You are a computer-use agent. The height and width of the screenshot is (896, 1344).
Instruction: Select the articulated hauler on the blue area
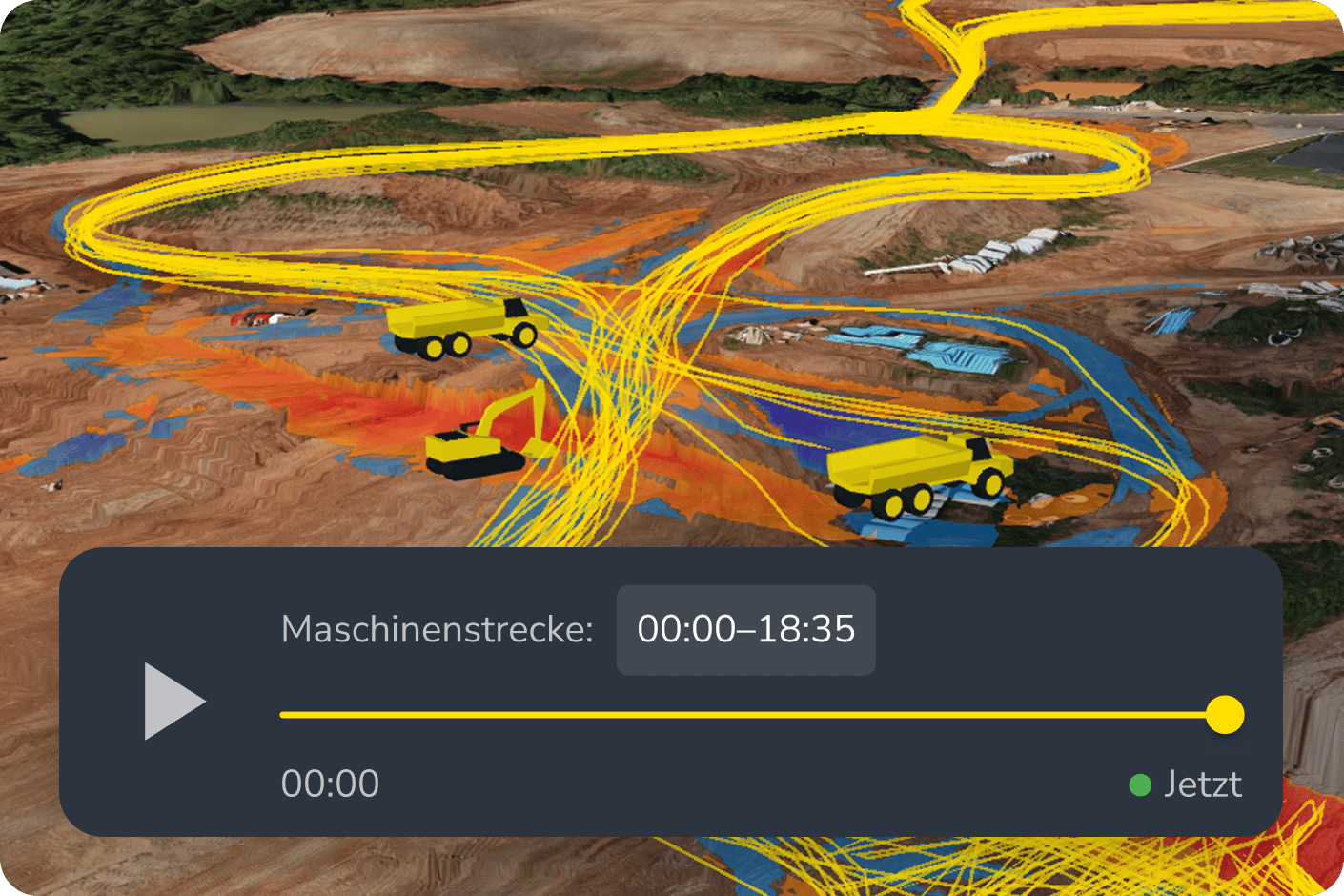915,472
